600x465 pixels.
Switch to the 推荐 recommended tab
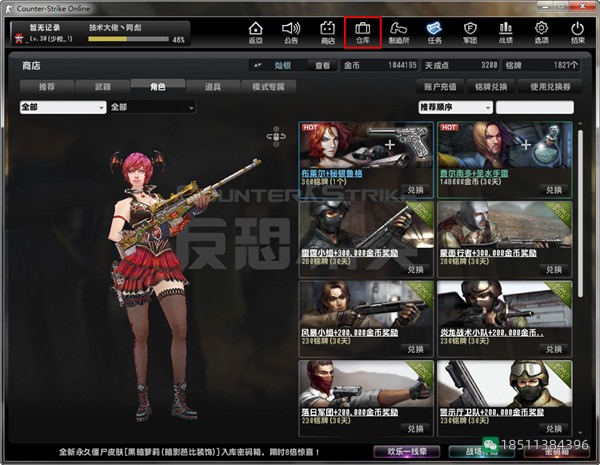coord(47,87)
